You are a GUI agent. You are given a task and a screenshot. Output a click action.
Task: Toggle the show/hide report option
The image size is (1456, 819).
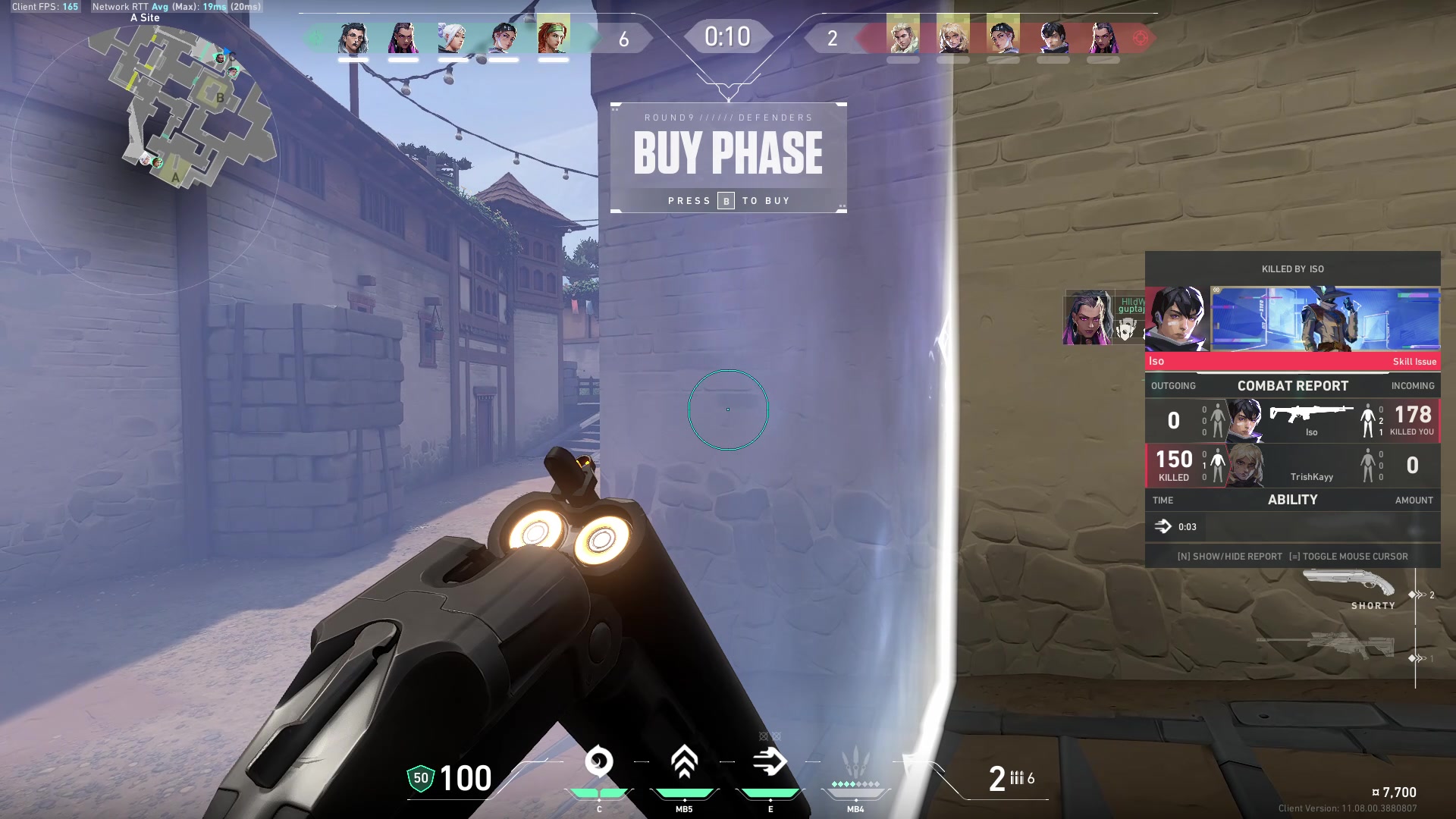pyautogui.click(x=1230, y=556)
